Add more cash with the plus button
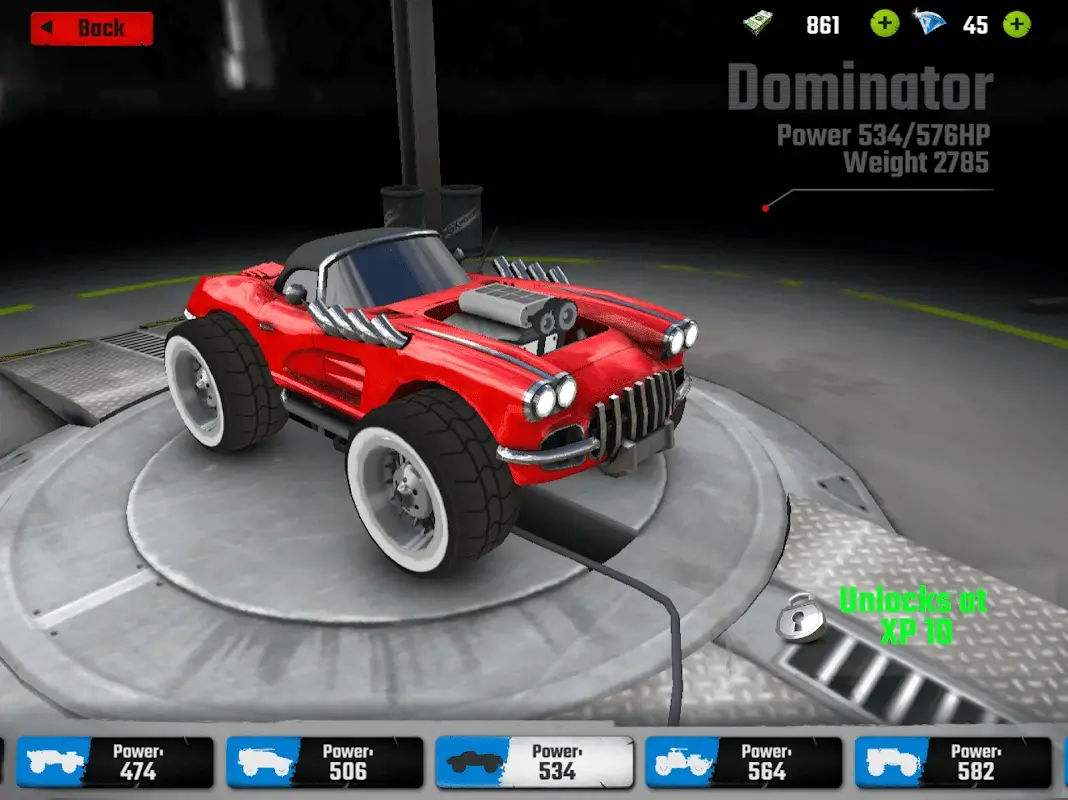 point(884,24)
